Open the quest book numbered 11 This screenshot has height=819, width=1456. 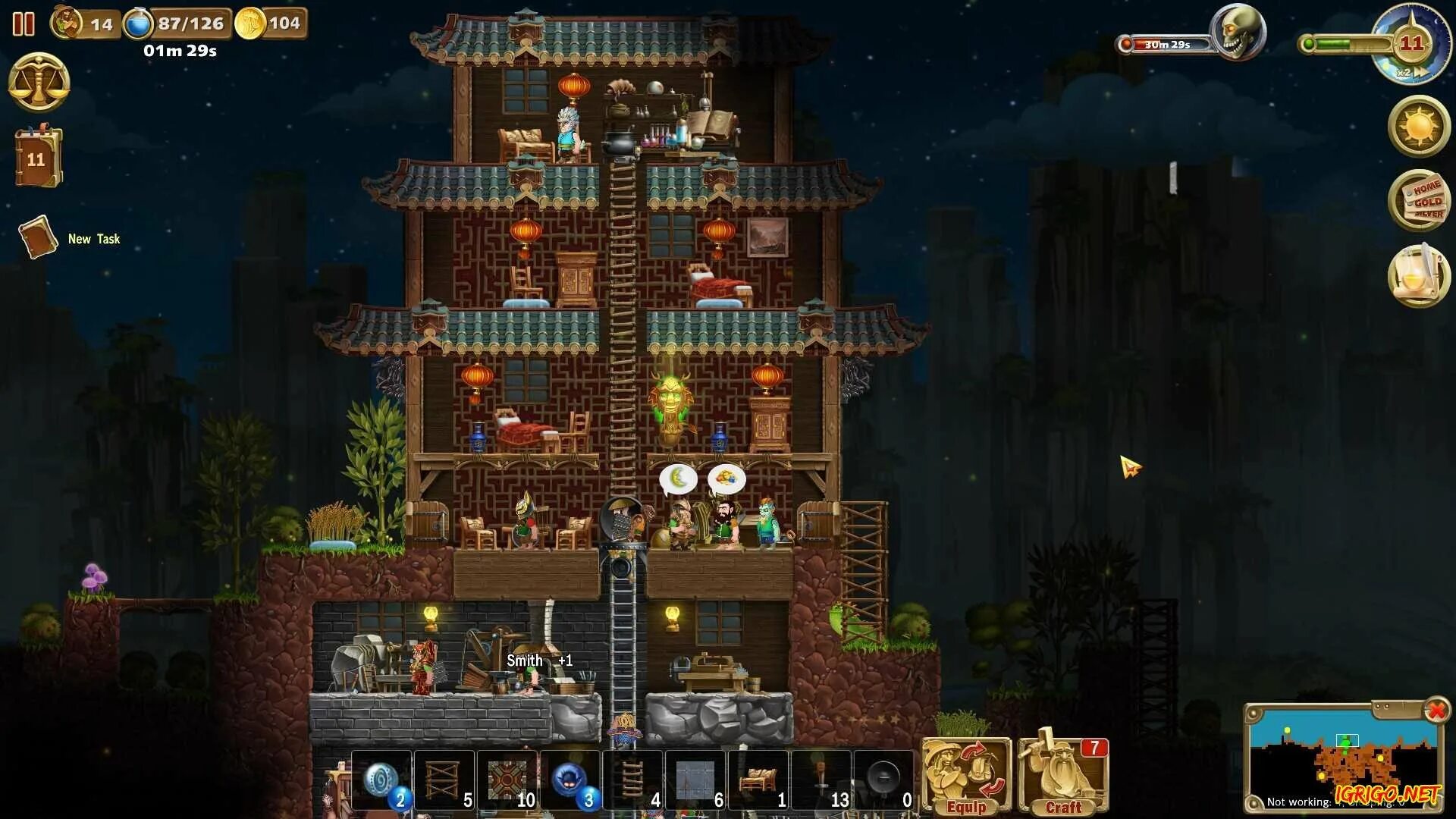coord(37,158)
